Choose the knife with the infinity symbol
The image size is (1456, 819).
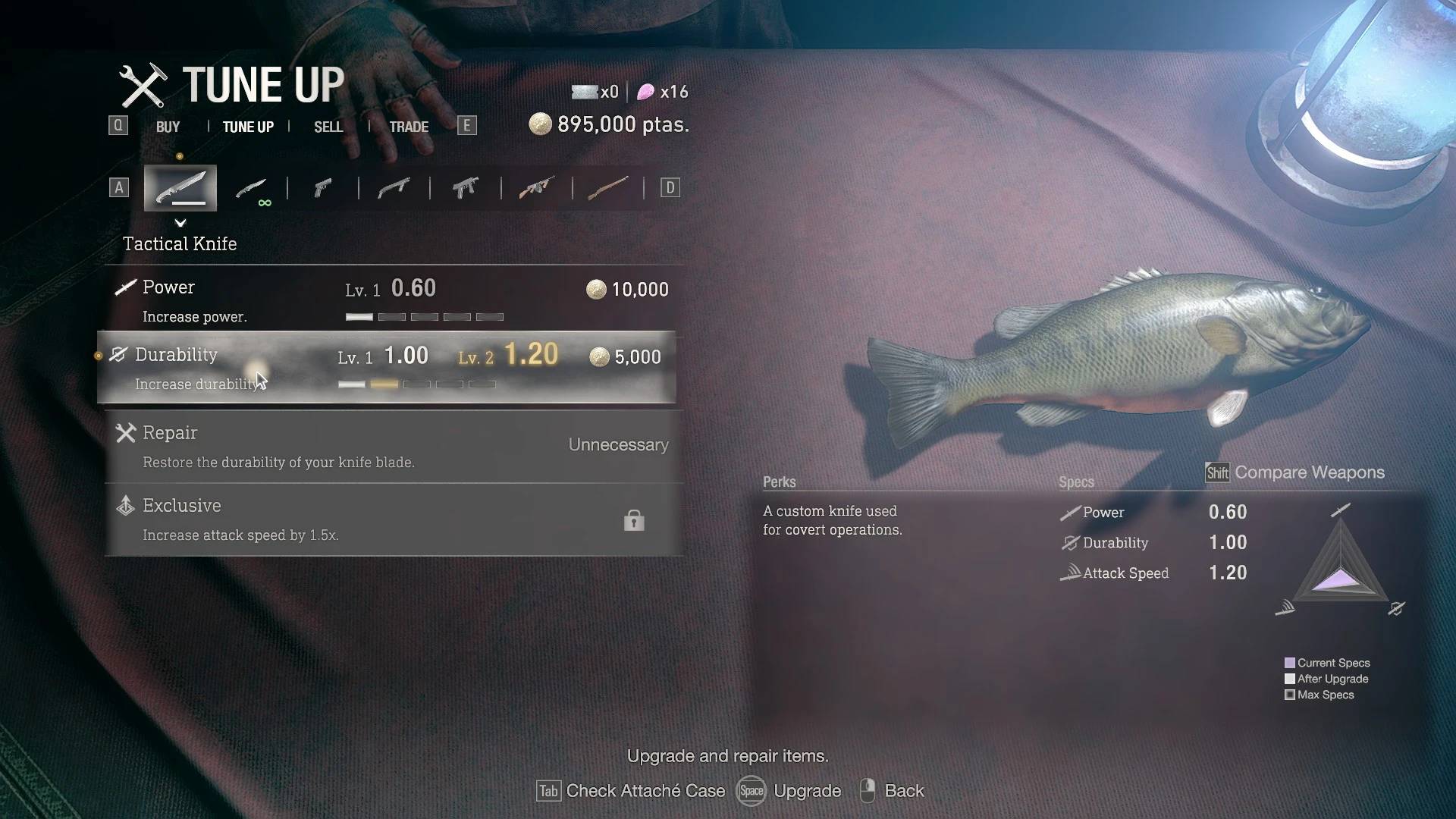pos(251,188)
